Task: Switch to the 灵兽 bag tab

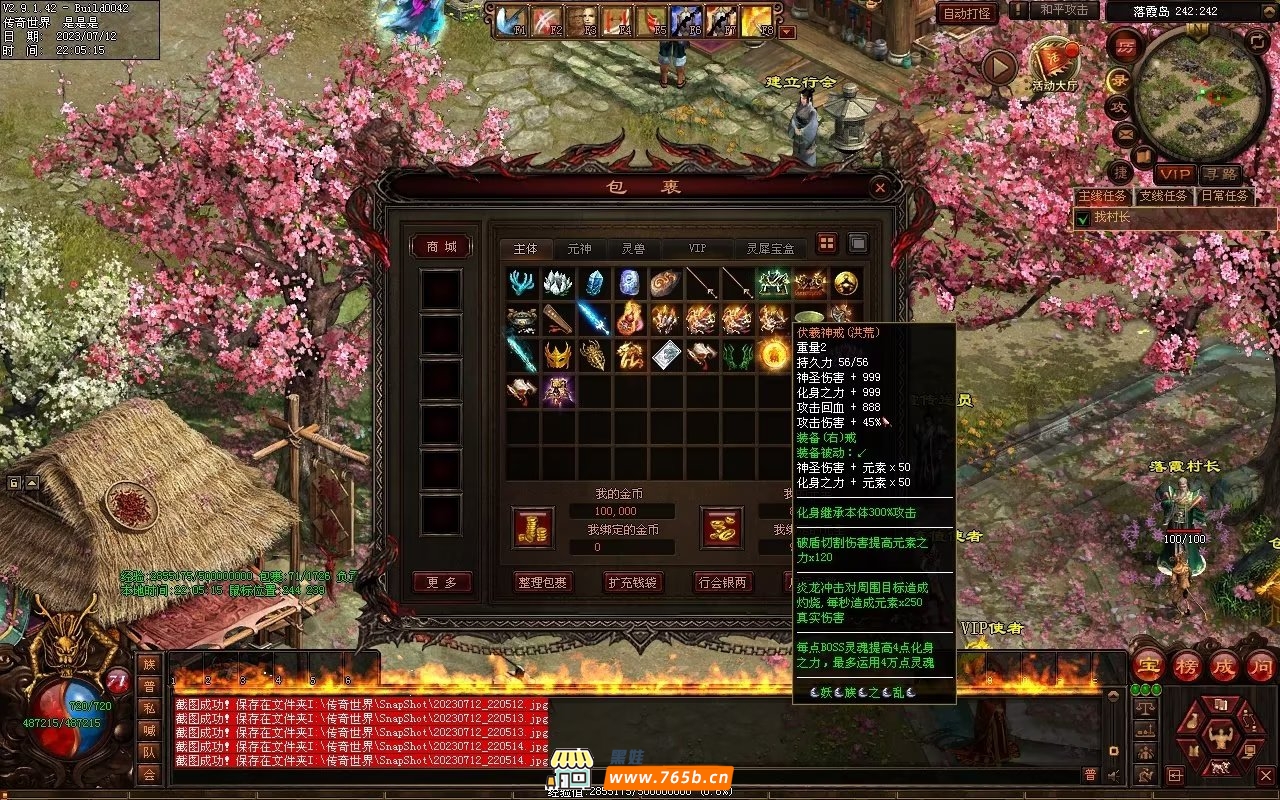Action: pyautogui.click(x=633, y=248)
